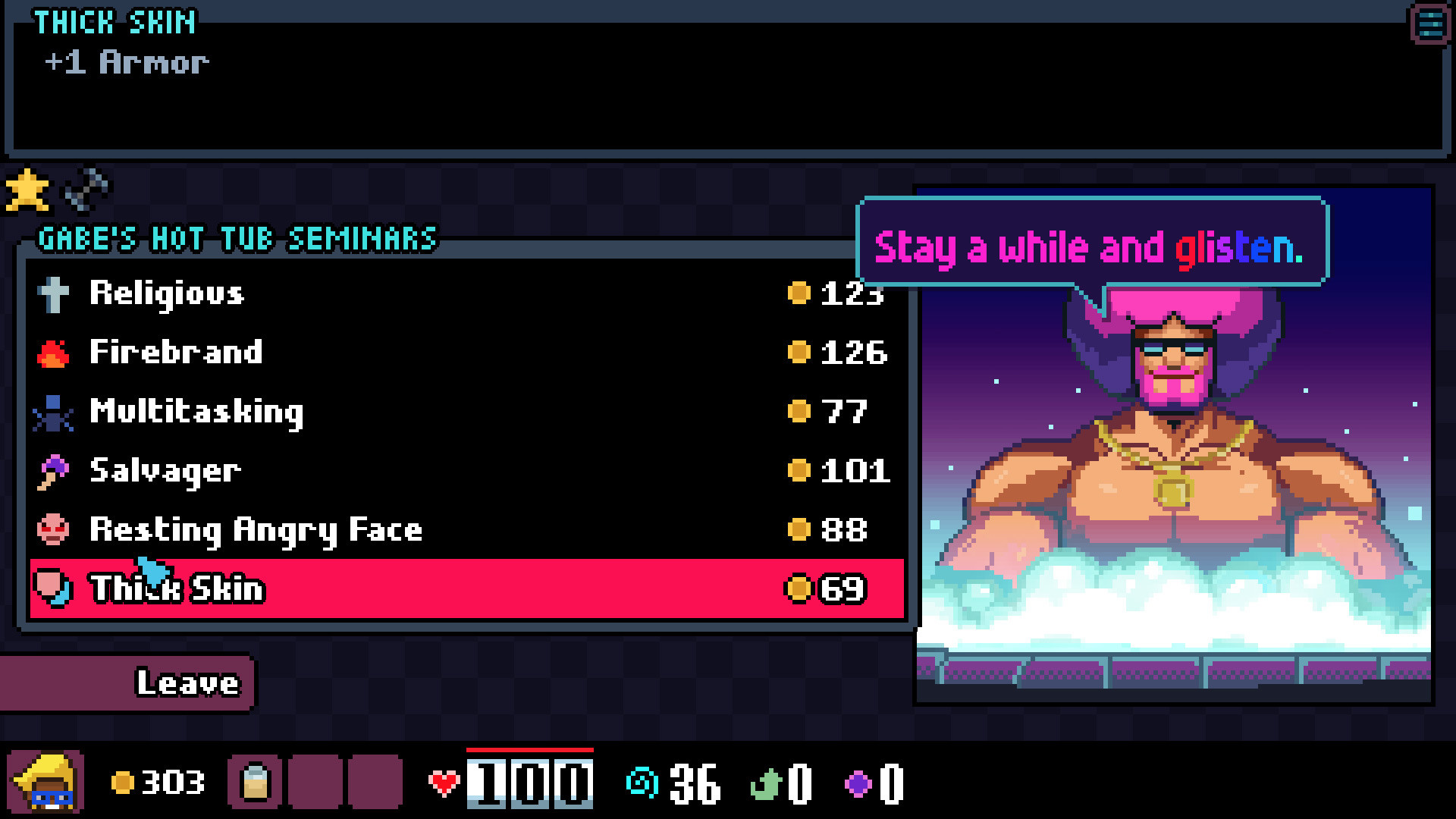Open the menu icon in top-right corner
Screen dimensions: 1456x819
pyautogui.click(x=1429, y=24)
